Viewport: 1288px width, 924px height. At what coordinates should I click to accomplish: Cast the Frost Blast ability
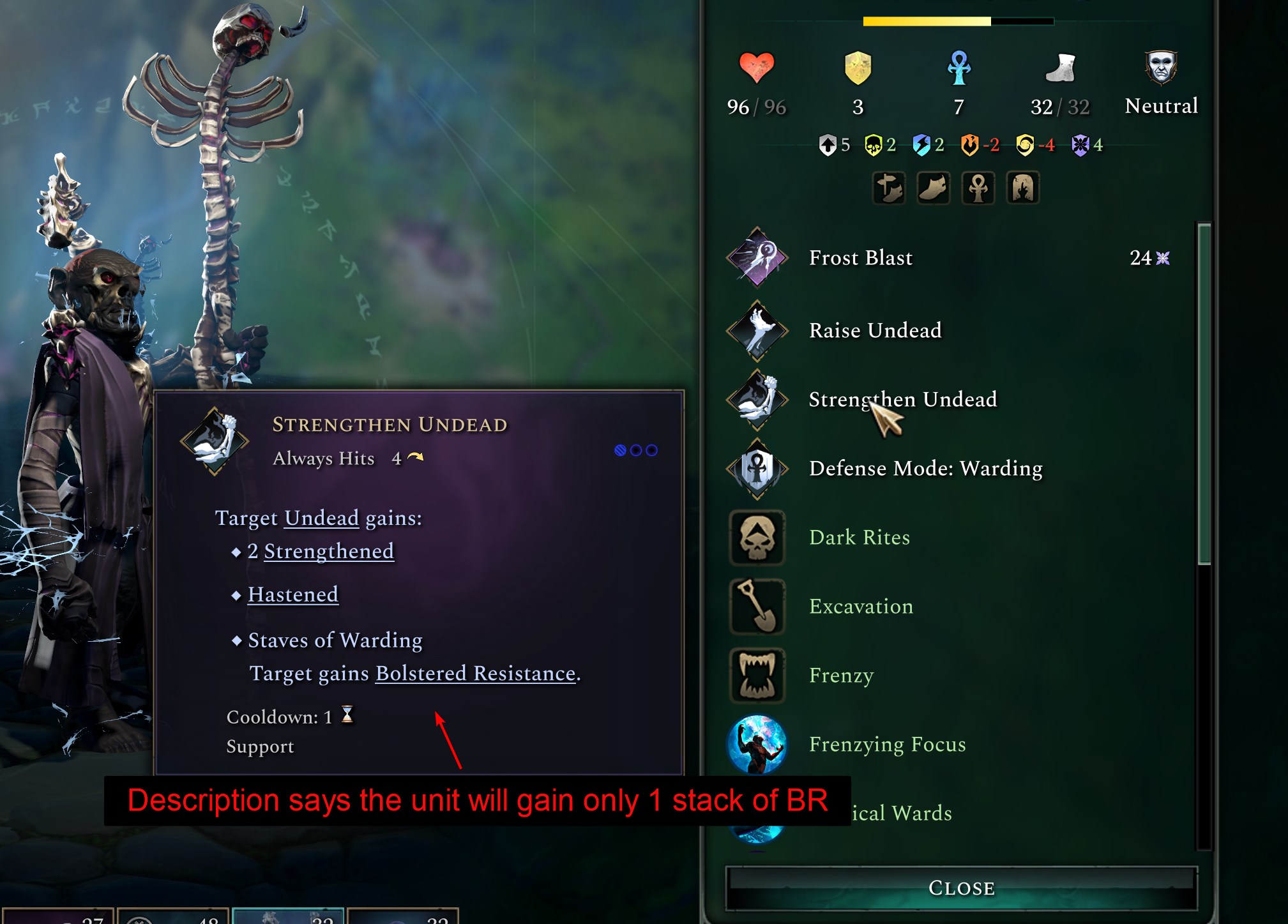click(757, 258)
